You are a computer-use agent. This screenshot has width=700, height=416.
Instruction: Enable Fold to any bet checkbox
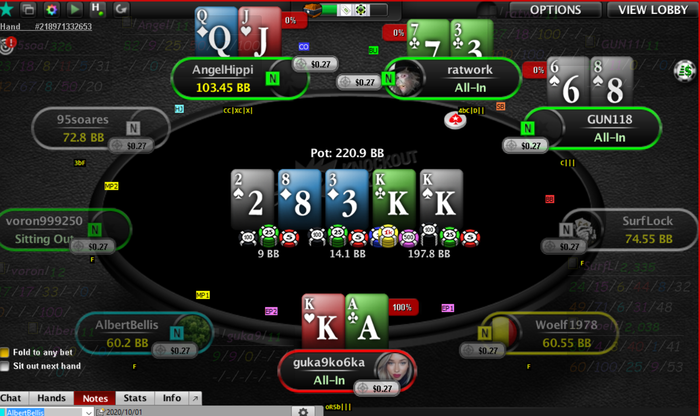(x=5, y=352)
